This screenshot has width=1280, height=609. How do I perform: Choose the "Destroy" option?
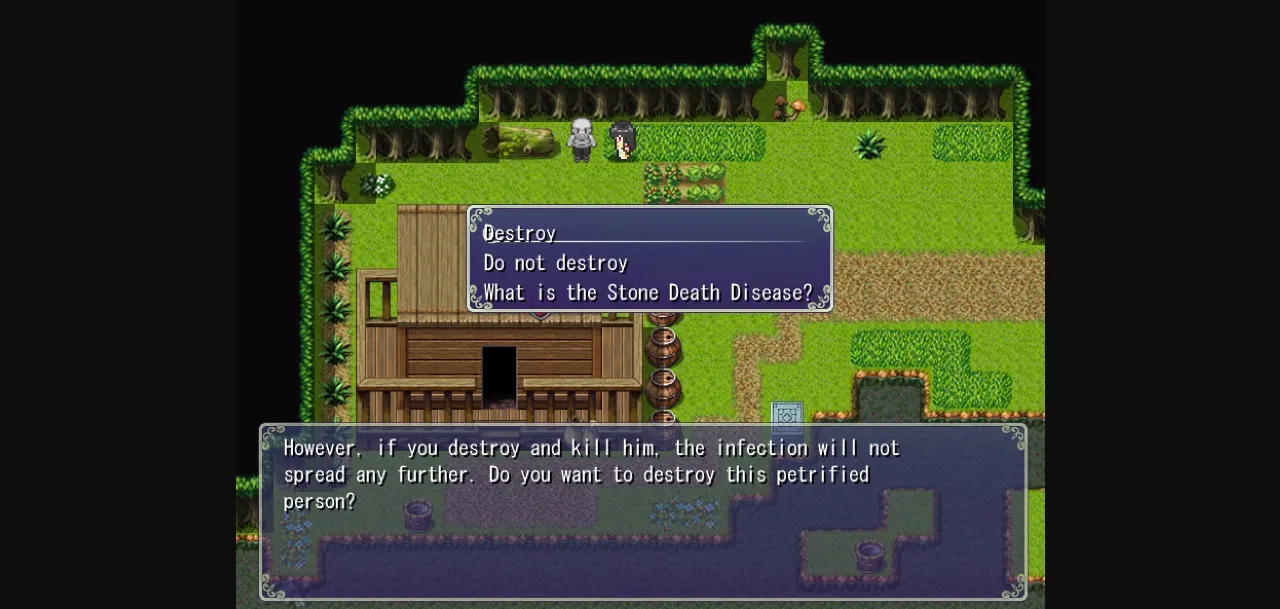pyautogui.click(x=520, y=233)
